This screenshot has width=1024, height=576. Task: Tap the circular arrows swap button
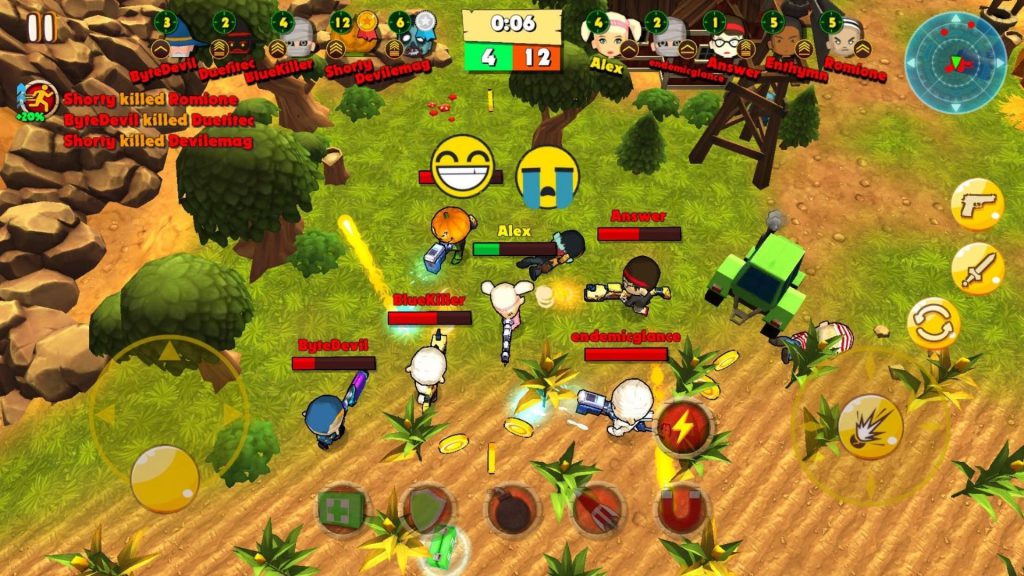coord(933,324)
